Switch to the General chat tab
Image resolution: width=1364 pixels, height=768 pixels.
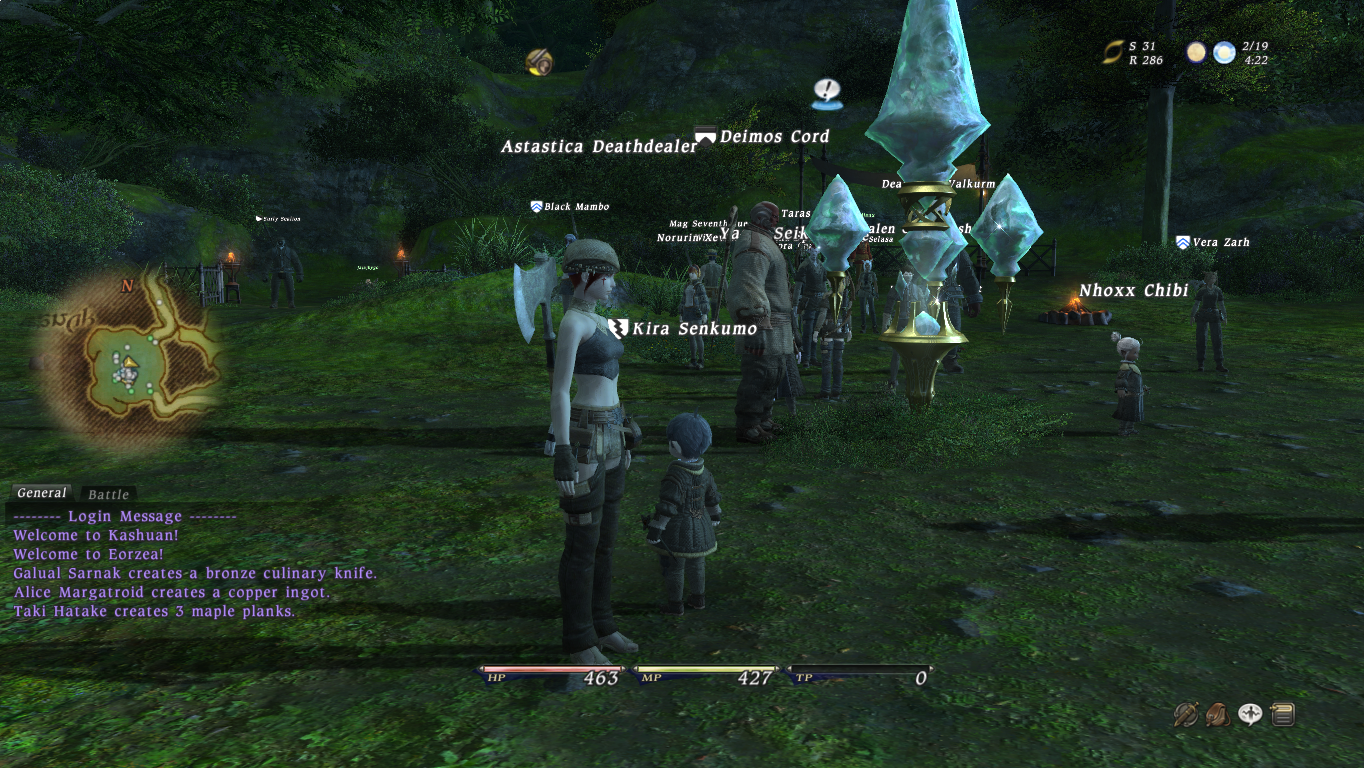(42, 493)
